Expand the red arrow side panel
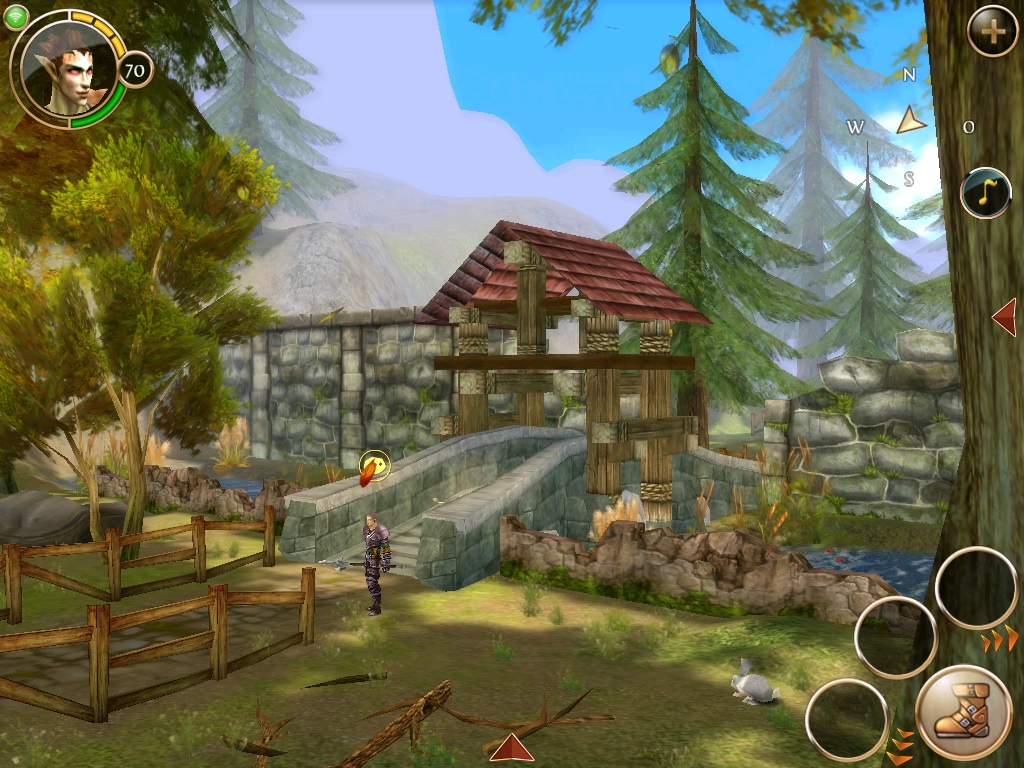Image resolution: width=1024 pixels, height=768 pixels. [1005, 317]
